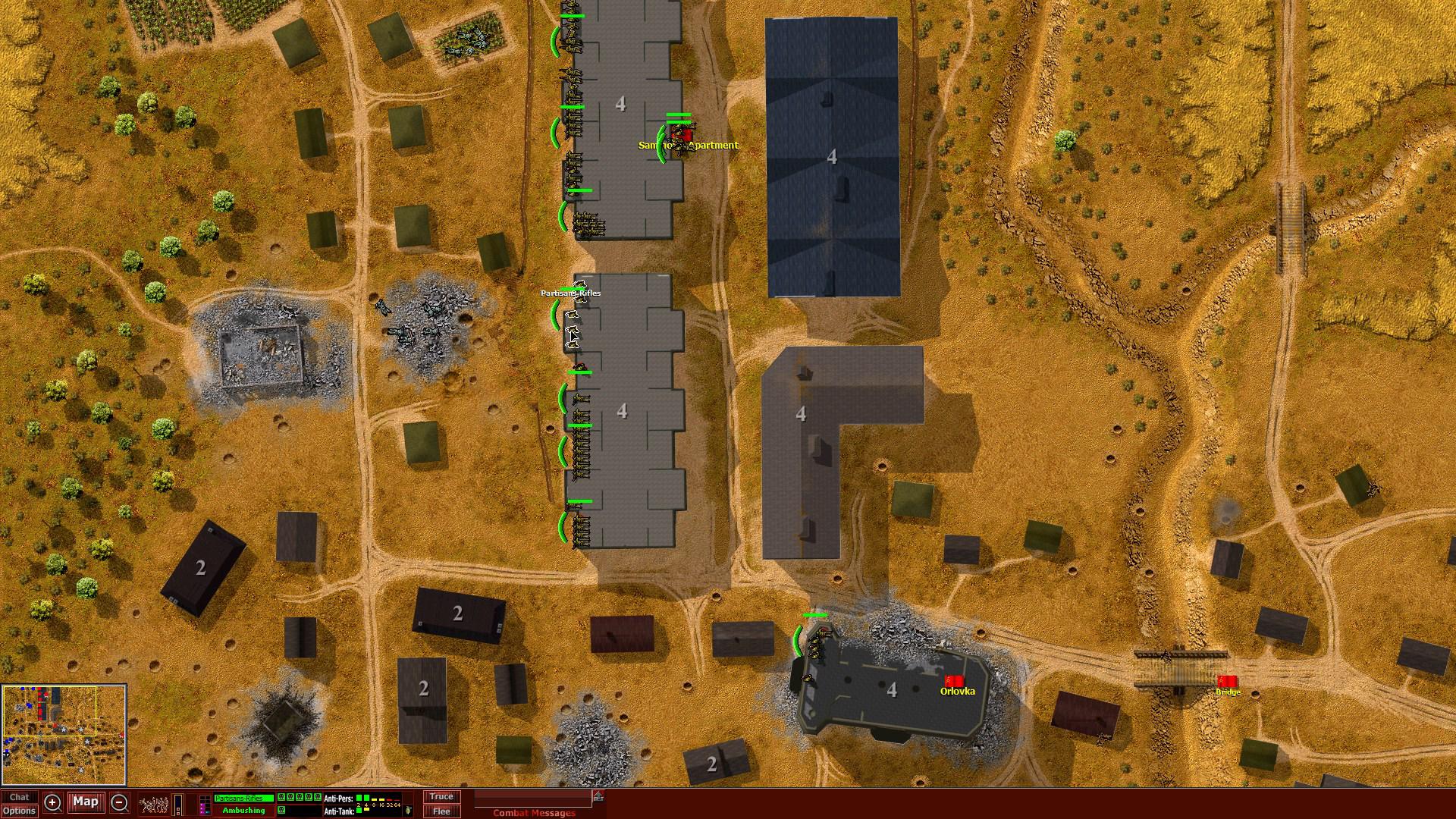The height and width of the screenshot is (819, 1456).
Task: Open the Options panel
Action: [x=20, y=812]
